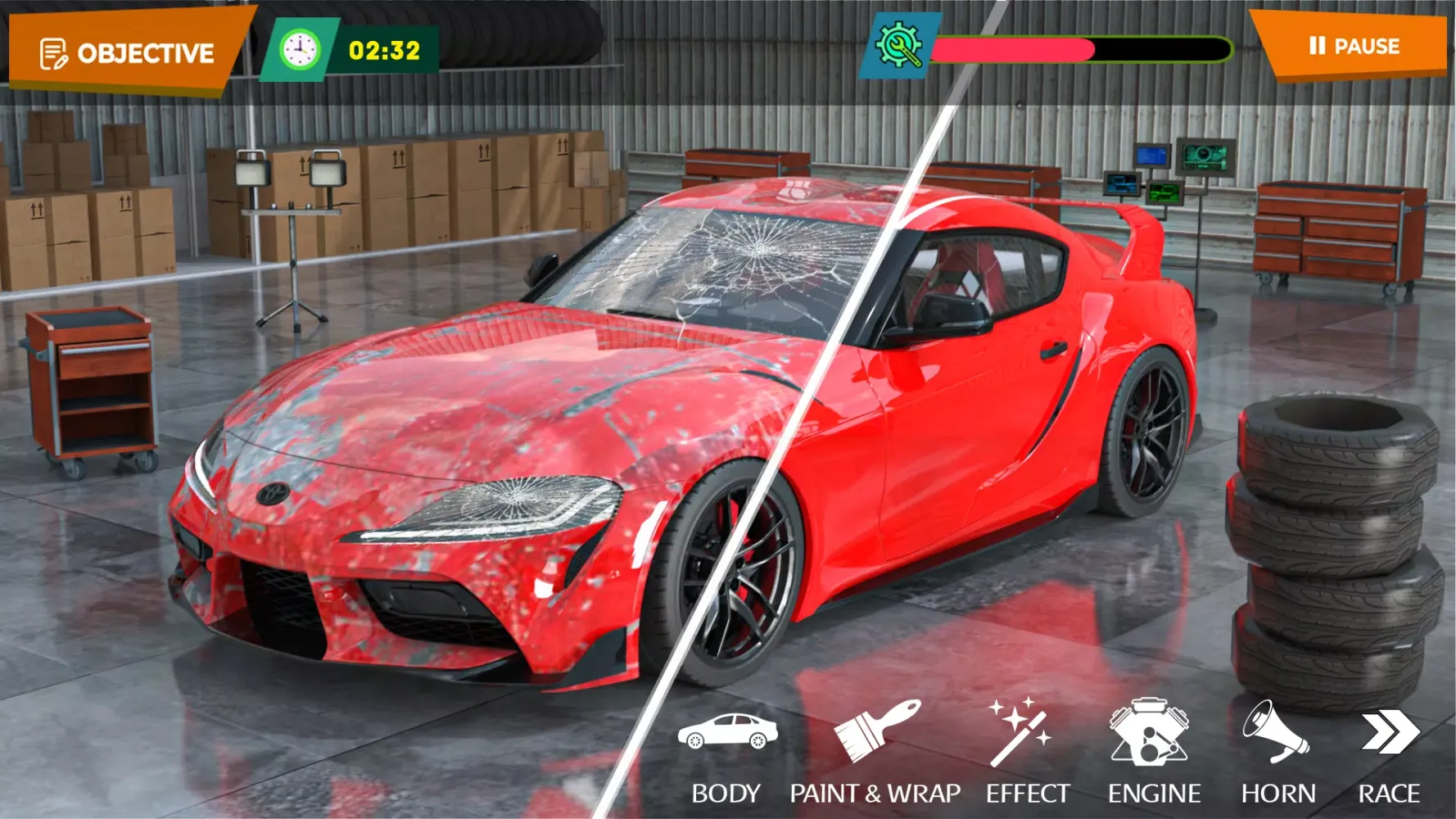Click the pause bars icon
This screenshot has height=819, width=1456.
pos(1319,47)
